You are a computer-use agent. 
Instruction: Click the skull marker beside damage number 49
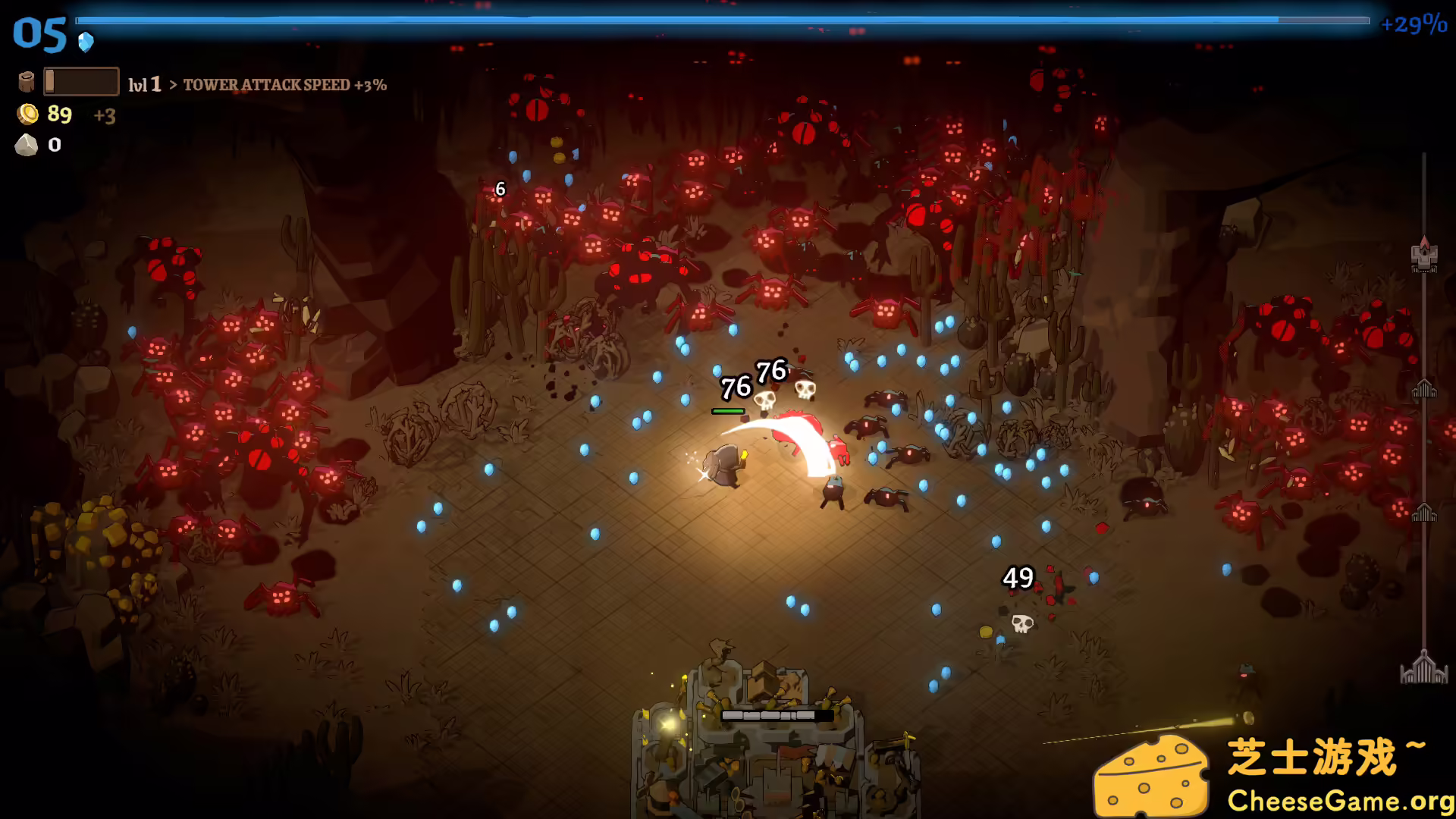coord(1021,623)
